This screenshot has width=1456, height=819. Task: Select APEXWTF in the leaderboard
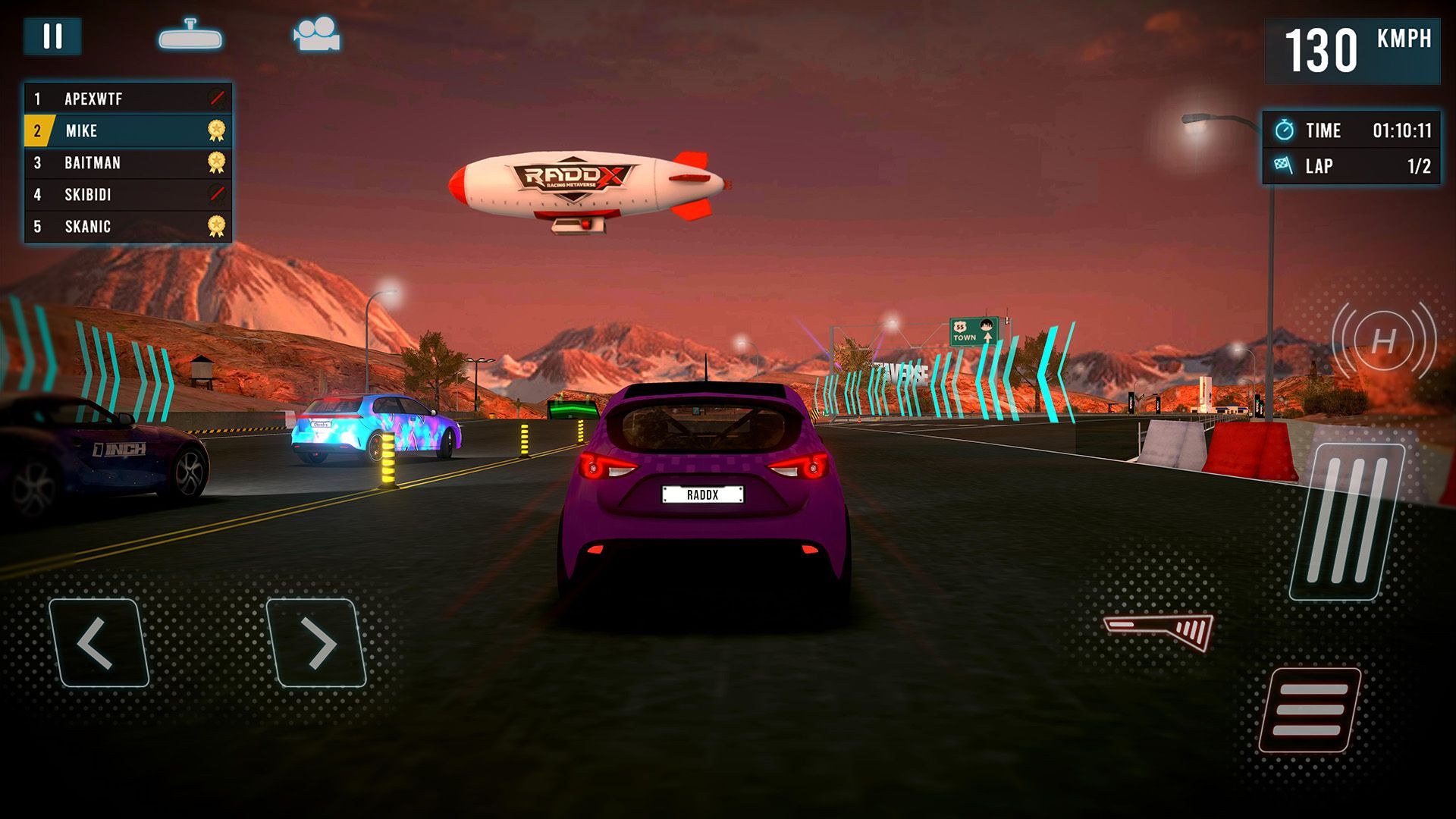click(x=127, y=99)
